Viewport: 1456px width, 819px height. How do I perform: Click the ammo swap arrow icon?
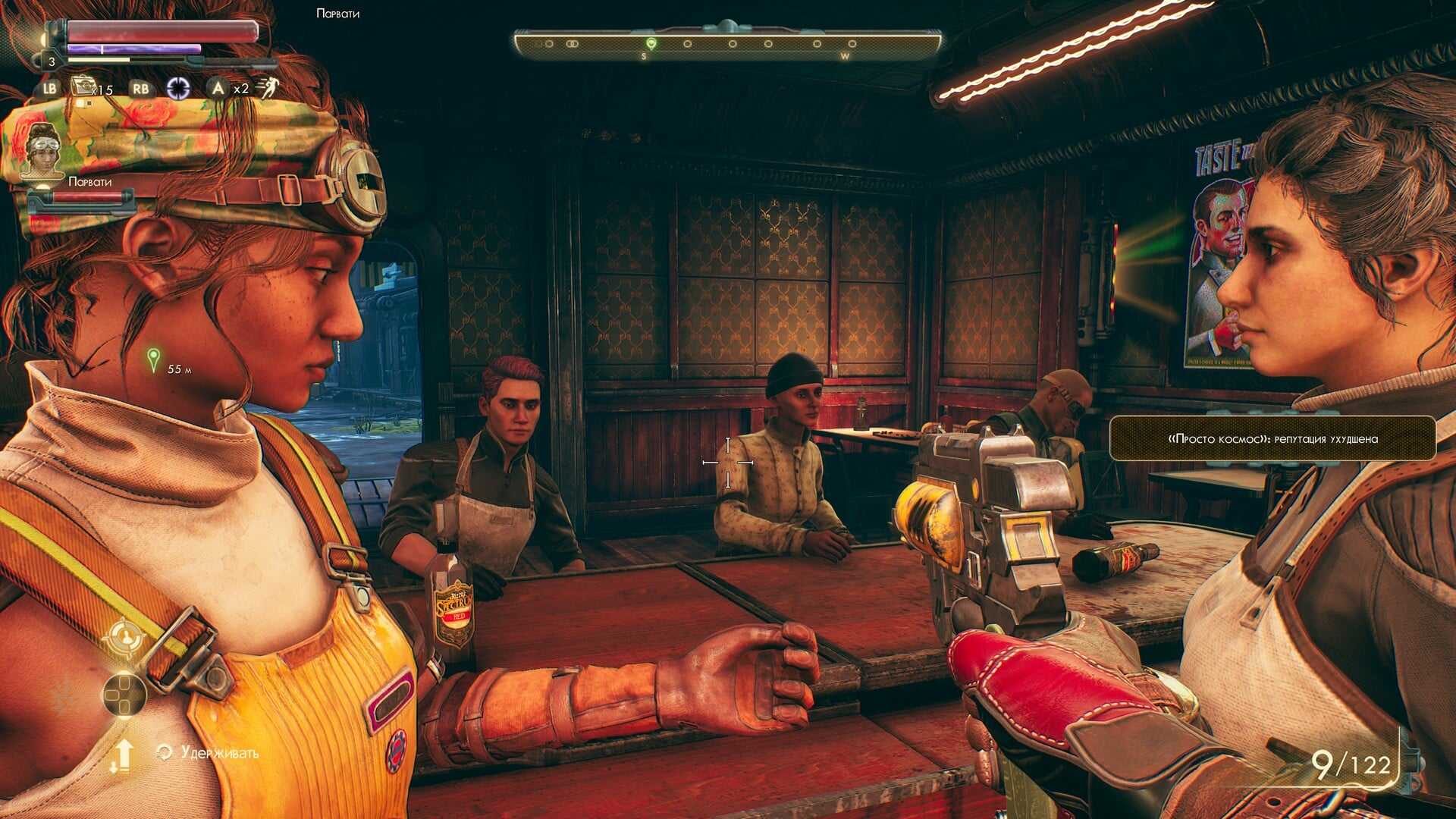(123, 755)
